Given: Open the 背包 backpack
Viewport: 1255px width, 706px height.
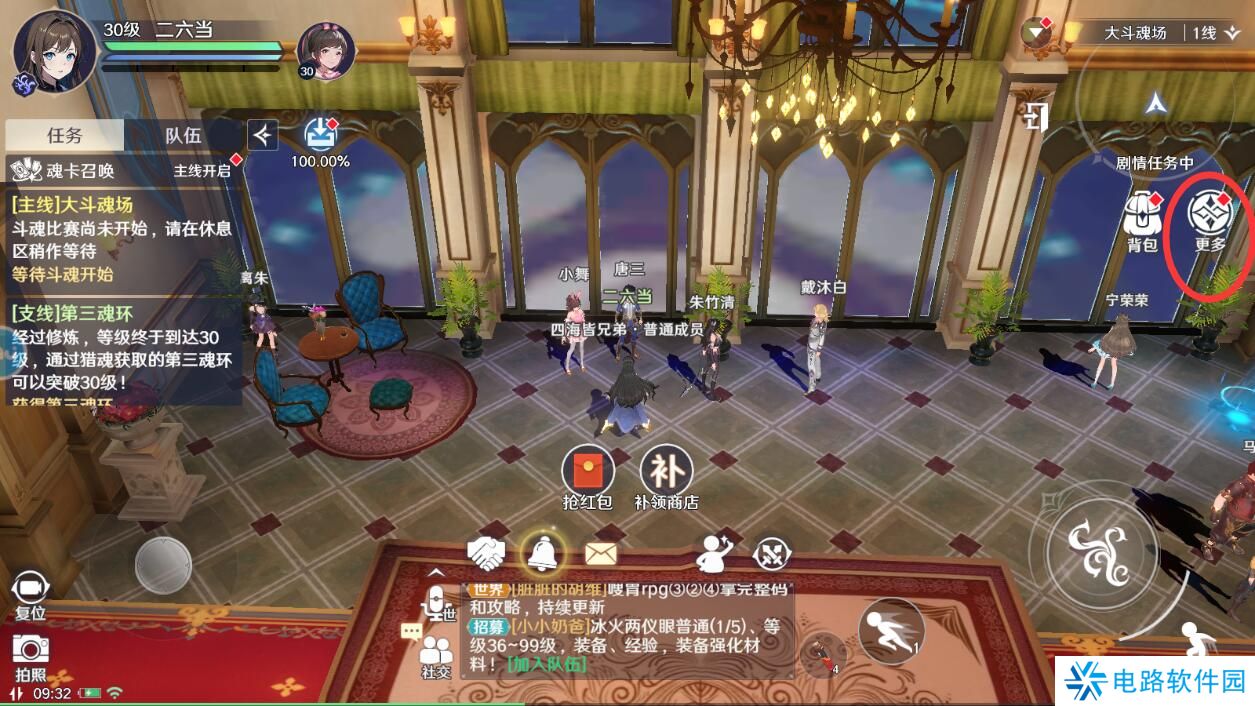Looking at the screenshot, I should click(1141, 219).
